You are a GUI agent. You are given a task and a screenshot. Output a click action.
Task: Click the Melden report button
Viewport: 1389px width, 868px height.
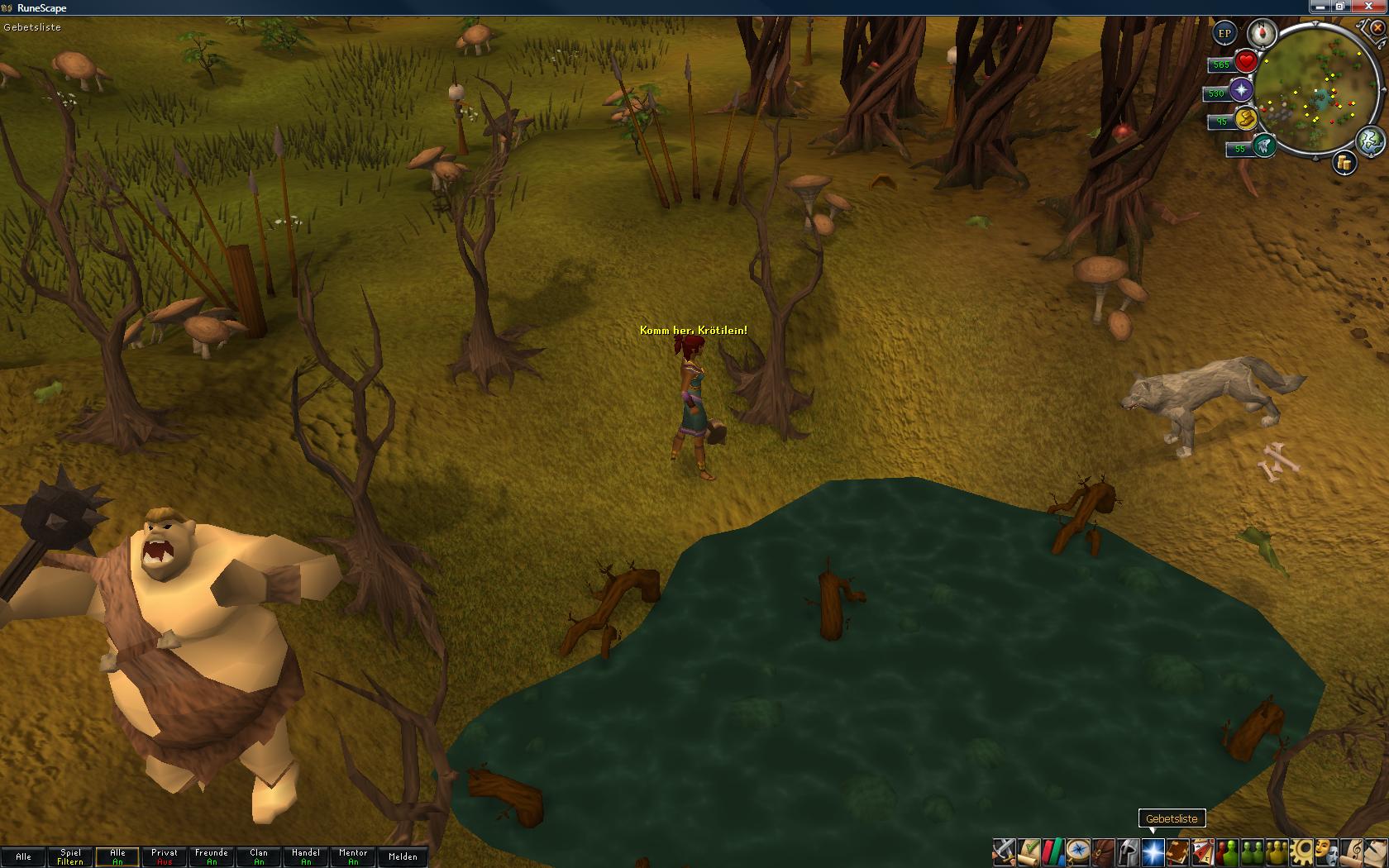coord(403,856)
